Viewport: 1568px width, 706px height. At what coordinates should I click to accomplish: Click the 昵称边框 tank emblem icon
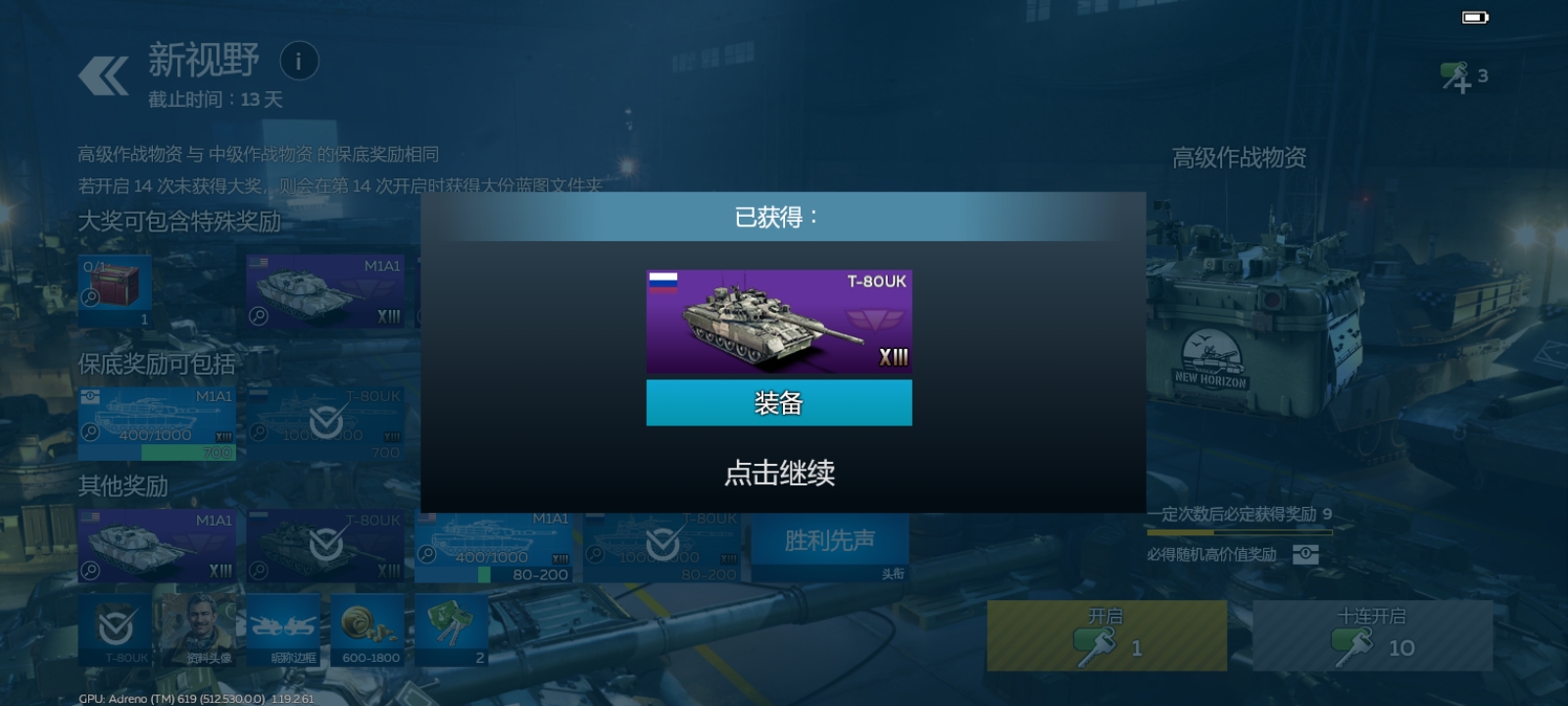(284, 628)
